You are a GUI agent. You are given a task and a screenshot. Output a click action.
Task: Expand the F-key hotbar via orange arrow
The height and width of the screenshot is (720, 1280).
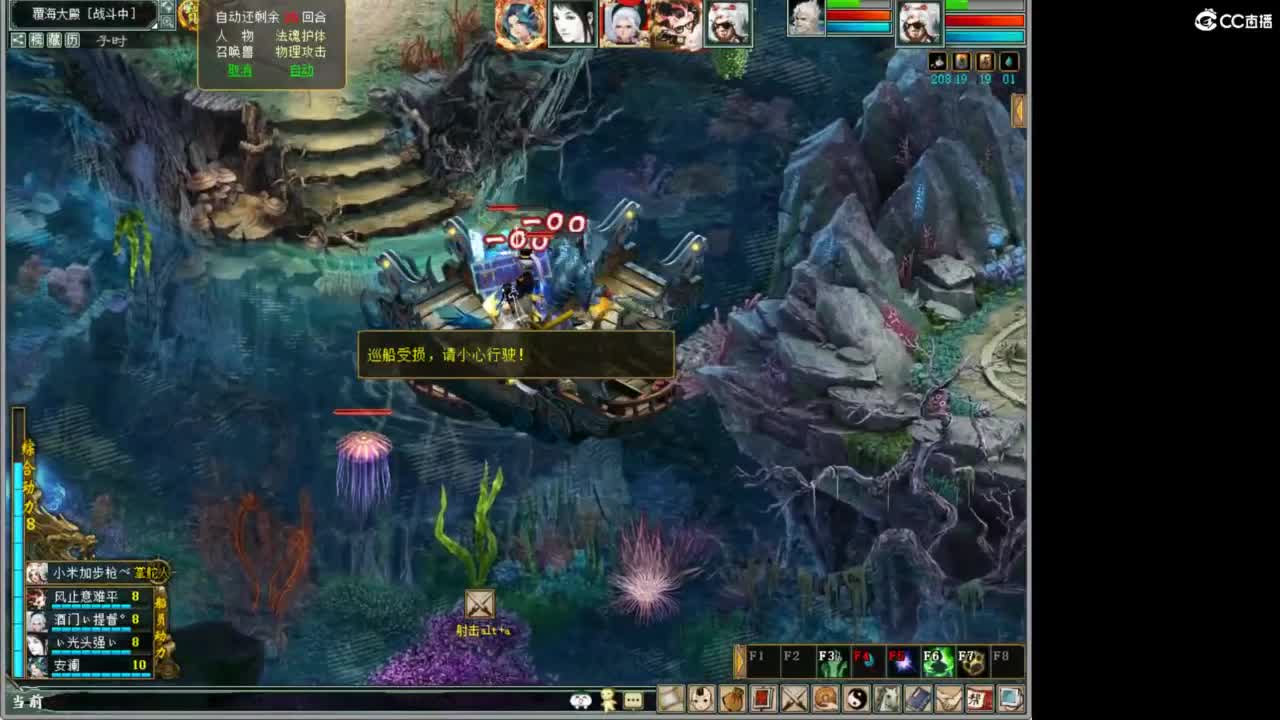point(740,662)
